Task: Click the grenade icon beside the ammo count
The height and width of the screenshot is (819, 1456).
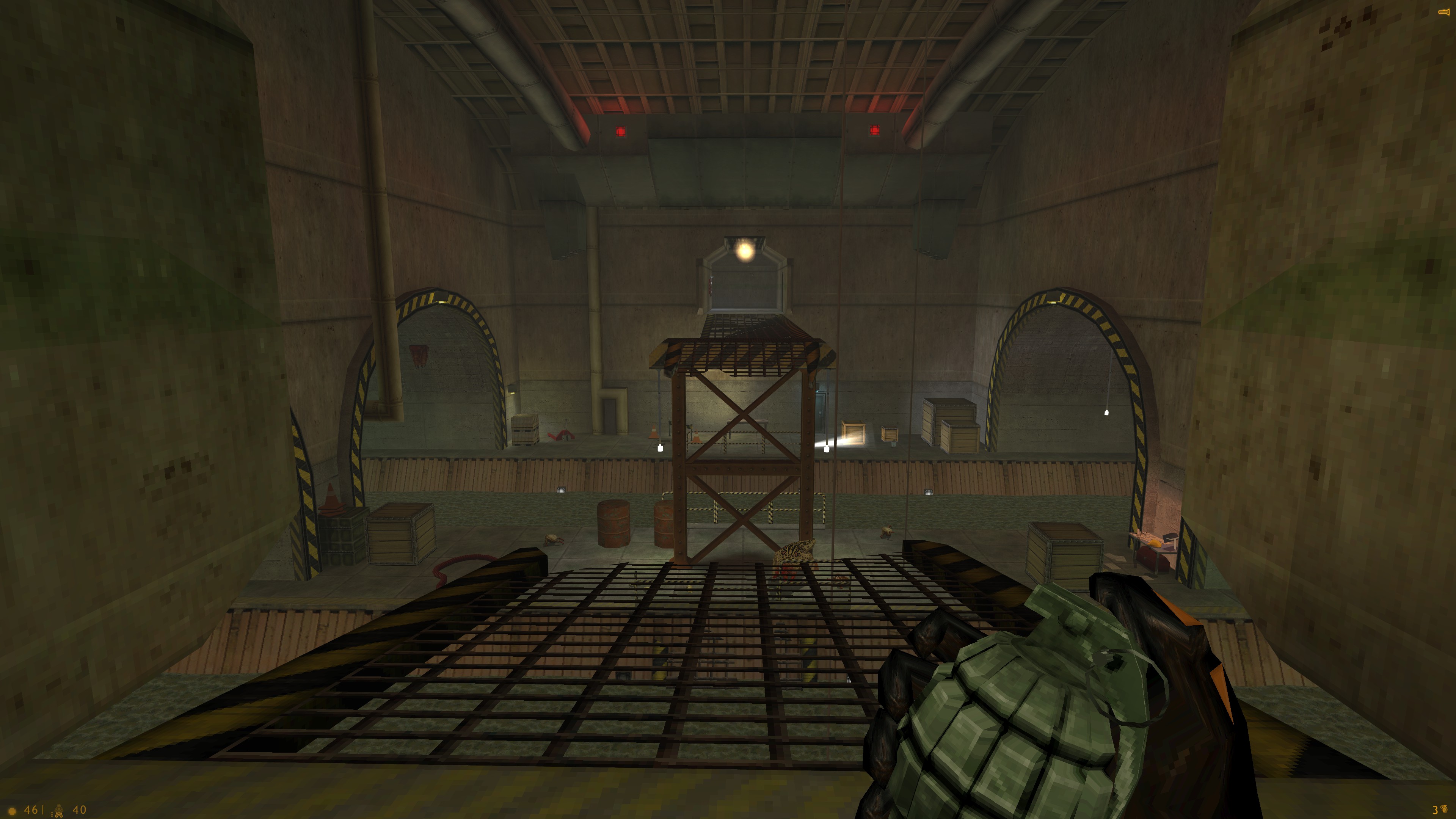Action: click(x=1445, y=810)
